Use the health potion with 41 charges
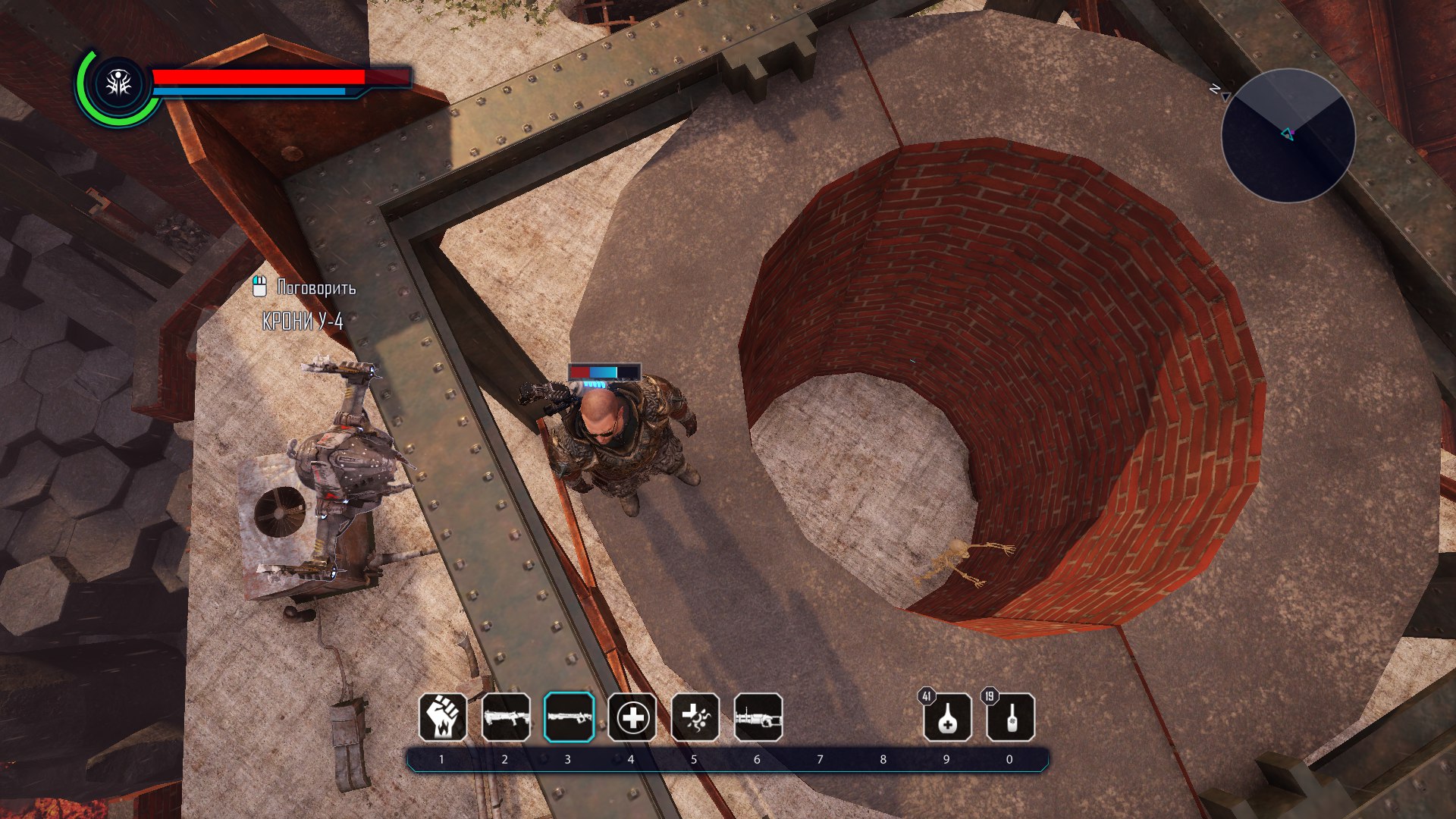 [947, 717]
